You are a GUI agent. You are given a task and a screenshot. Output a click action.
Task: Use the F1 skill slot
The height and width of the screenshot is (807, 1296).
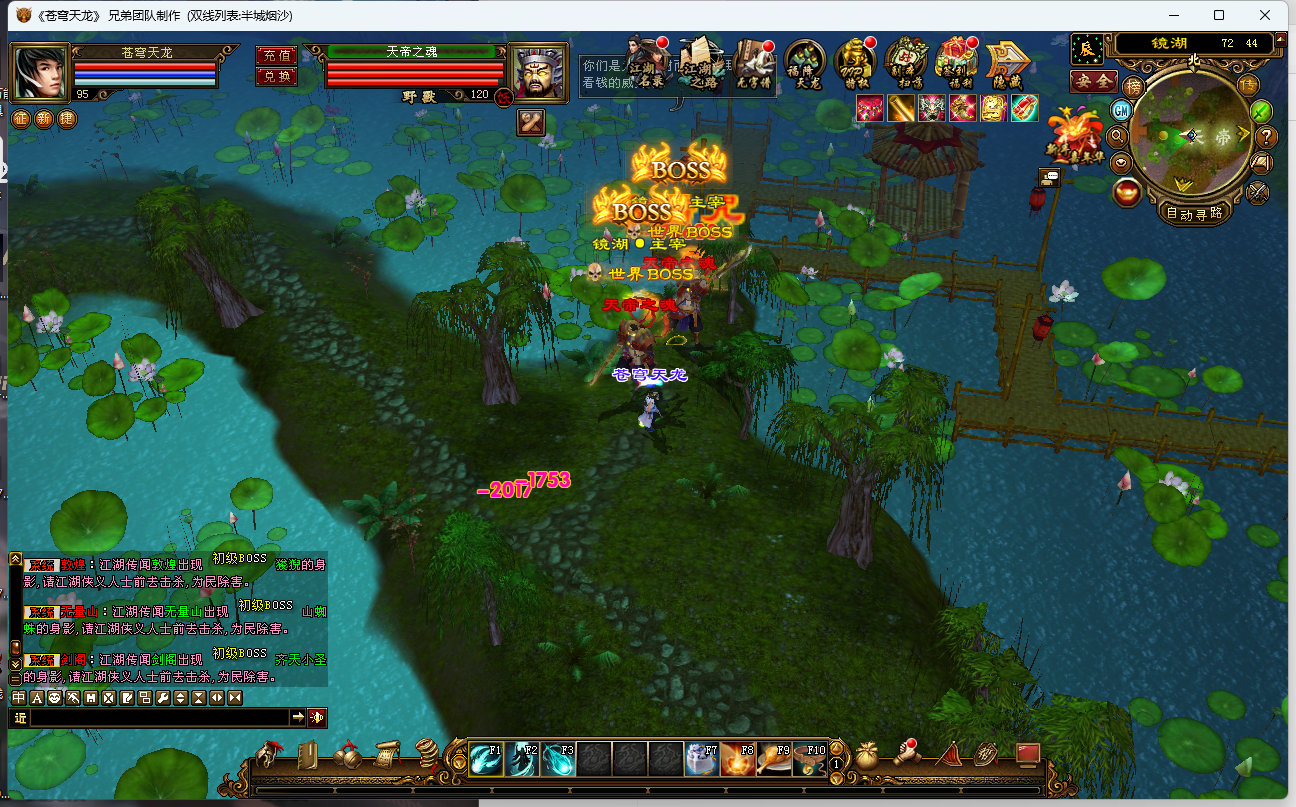pos(487,760)
